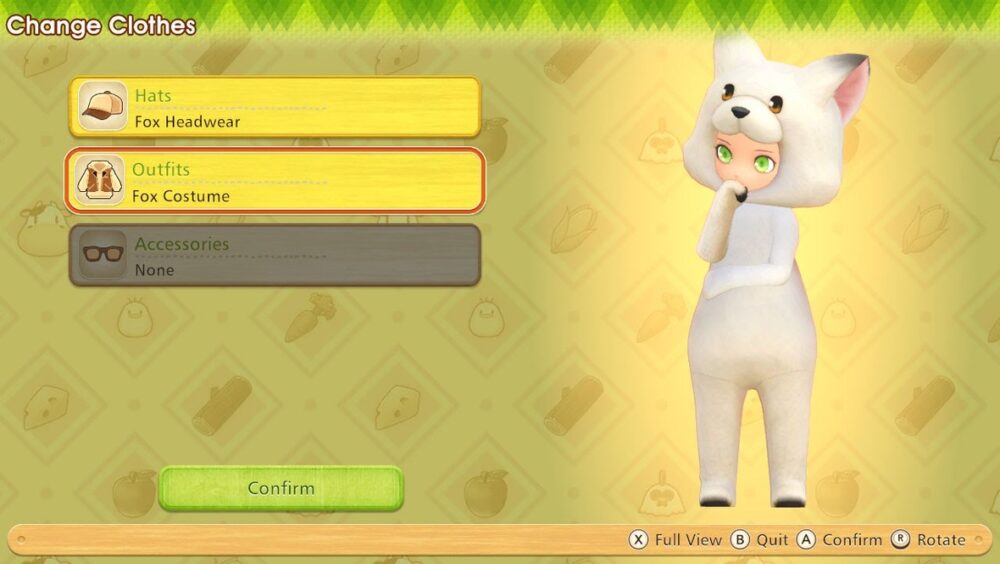1000x564 pixels.
Task: Open the Hats category showing Fox Headwear
Action: click(275, 107)
